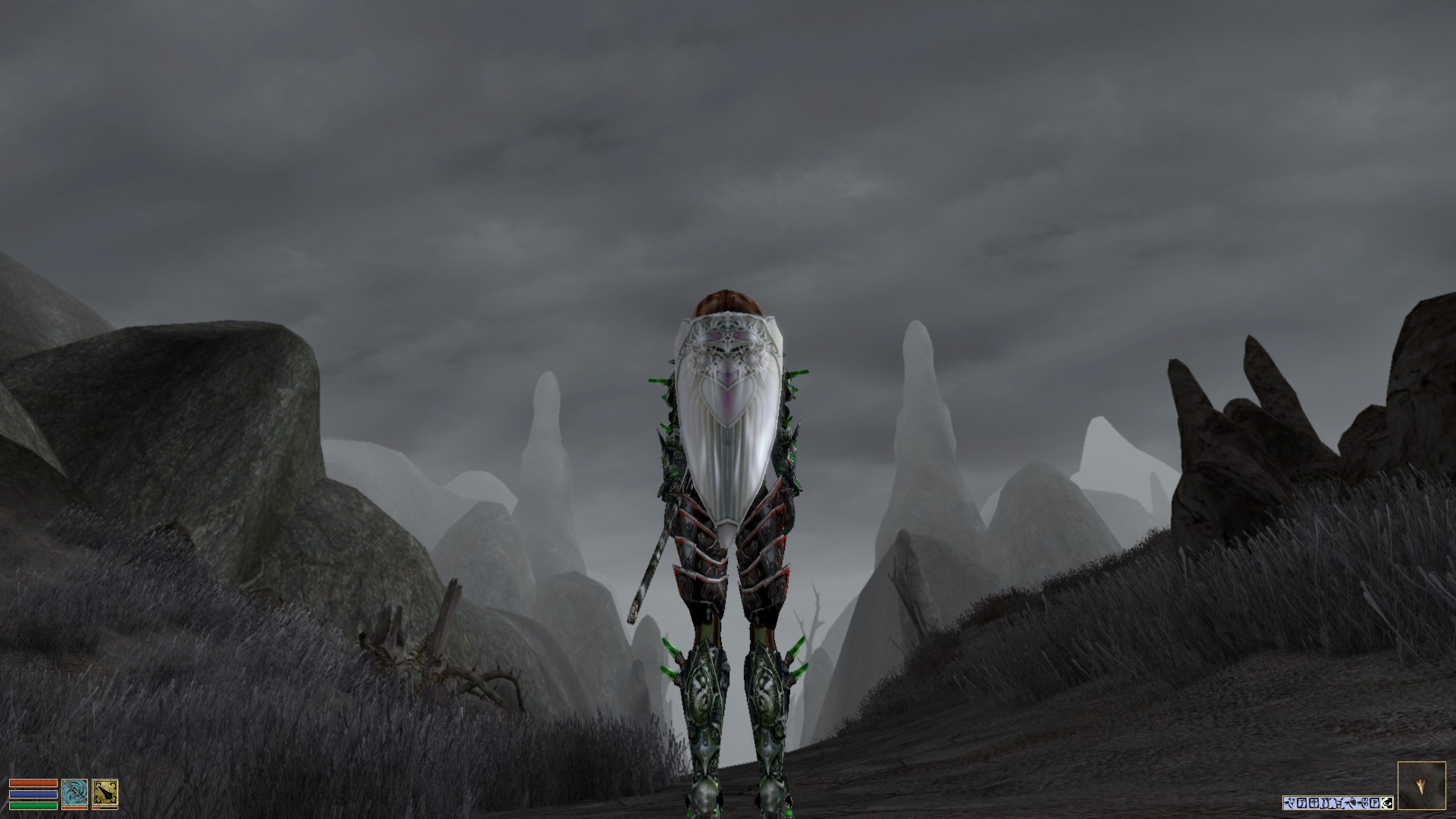Click the heart-shaped Fortify effect icon
Image resolution: width=1456 pixels, height=819 pixels.
pyautogui.click(x=1350, y=803)
